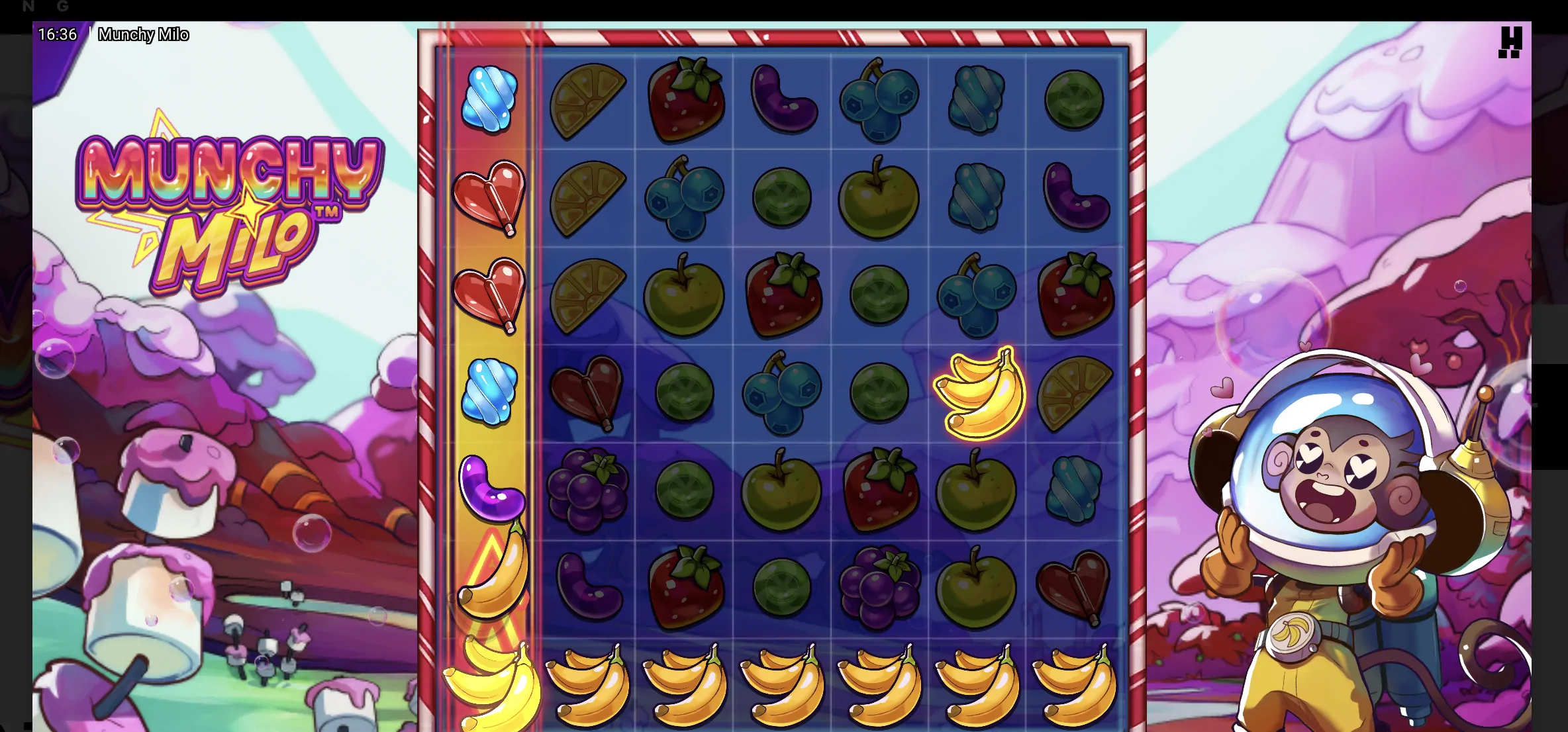Click the green apple symbol
This screenshot has height=732, width=1568.
pyautogui.click(x=878, y=198)
